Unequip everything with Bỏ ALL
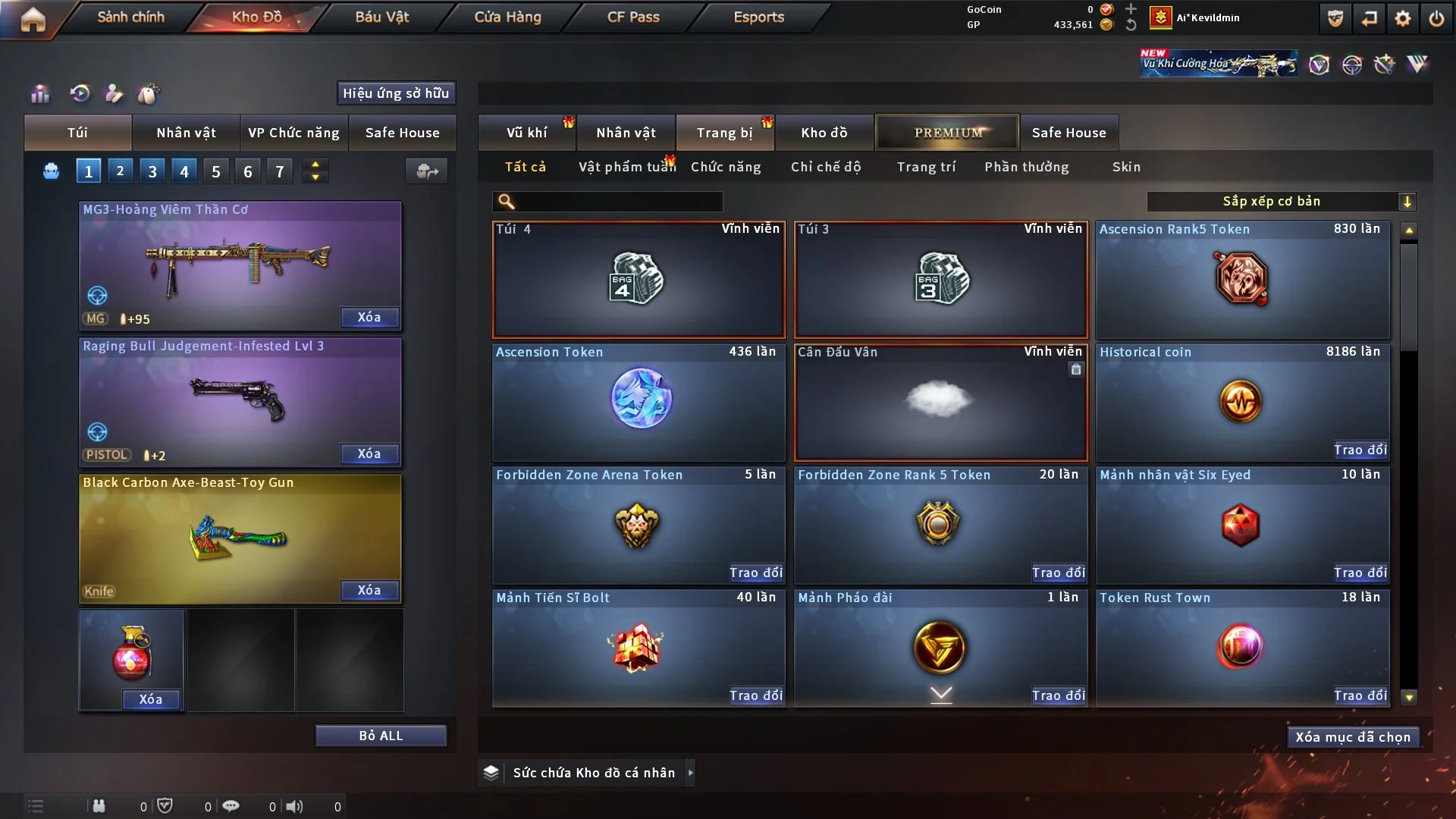 click(381, 736)
